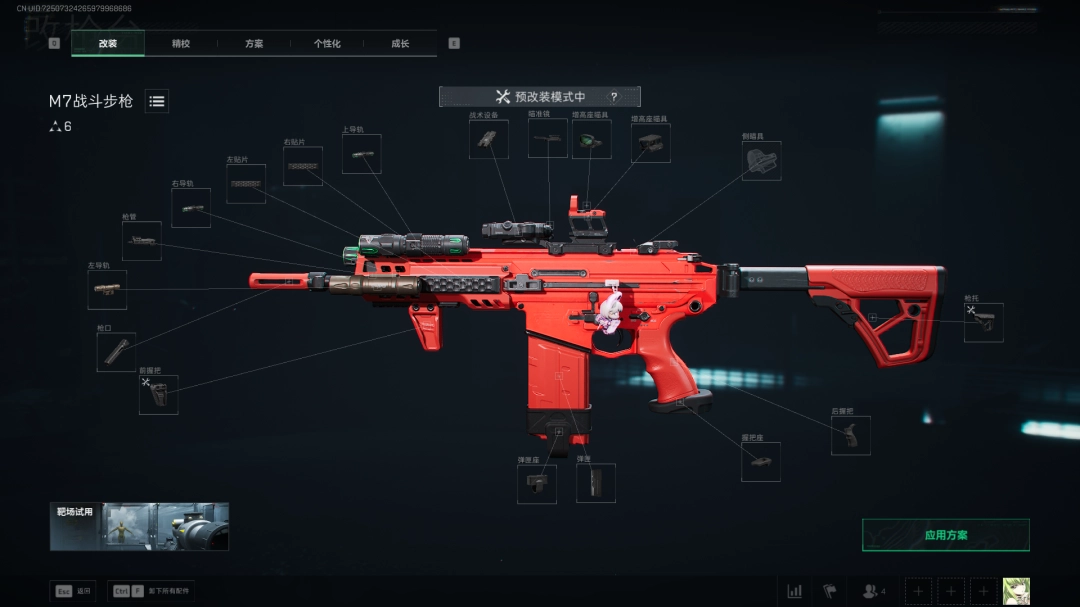Open the 枪口 muzzle slot
Screen dimensions: 1080x607
pos(116,352)
